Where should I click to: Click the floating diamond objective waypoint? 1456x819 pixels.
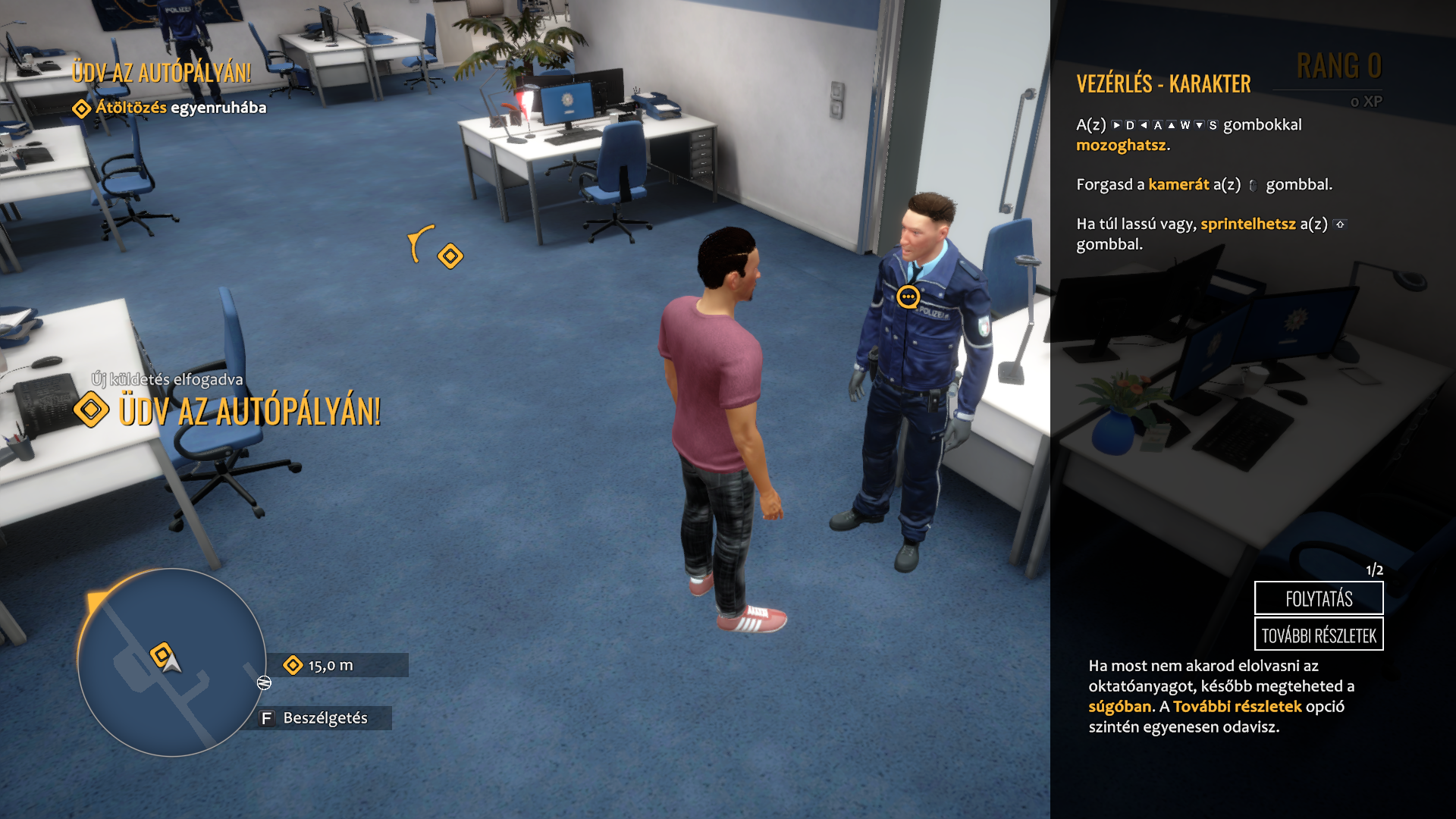[x=450, y=256]
